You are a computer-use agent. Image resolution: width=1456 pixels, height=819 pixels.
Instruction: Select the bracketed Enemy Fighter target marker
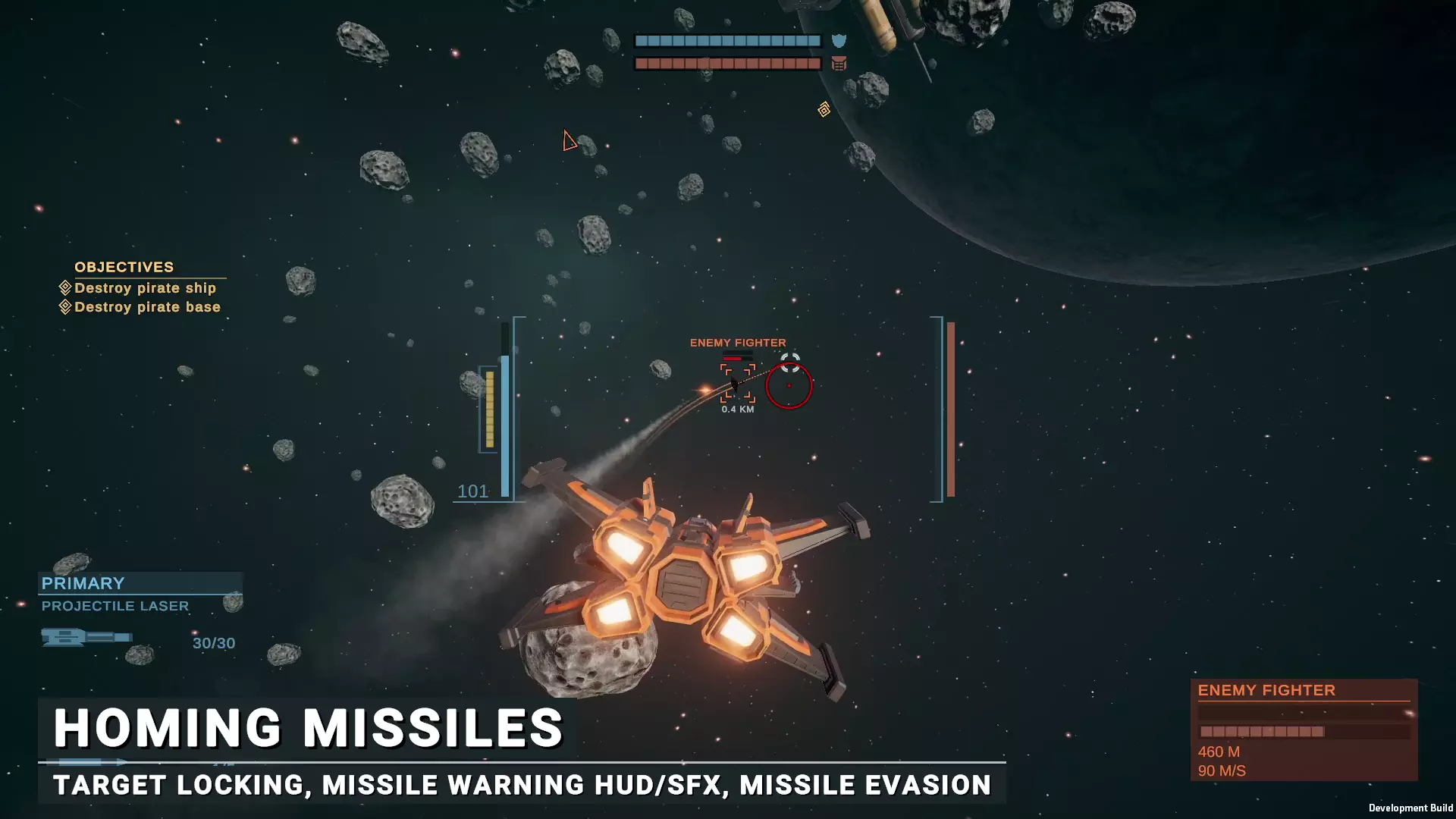click(737, 383)
